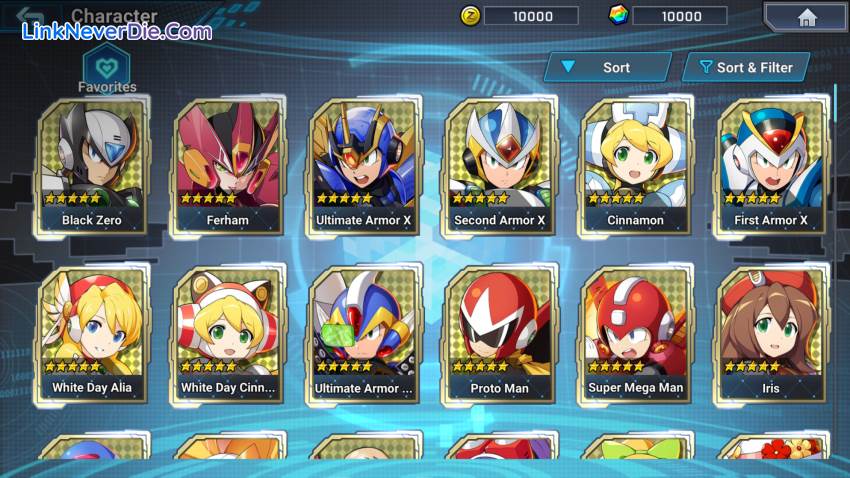Screen dimensions: 850x478
Task: Go back using the arrow button
Action: pyautogui.click(x=29, y=17)
